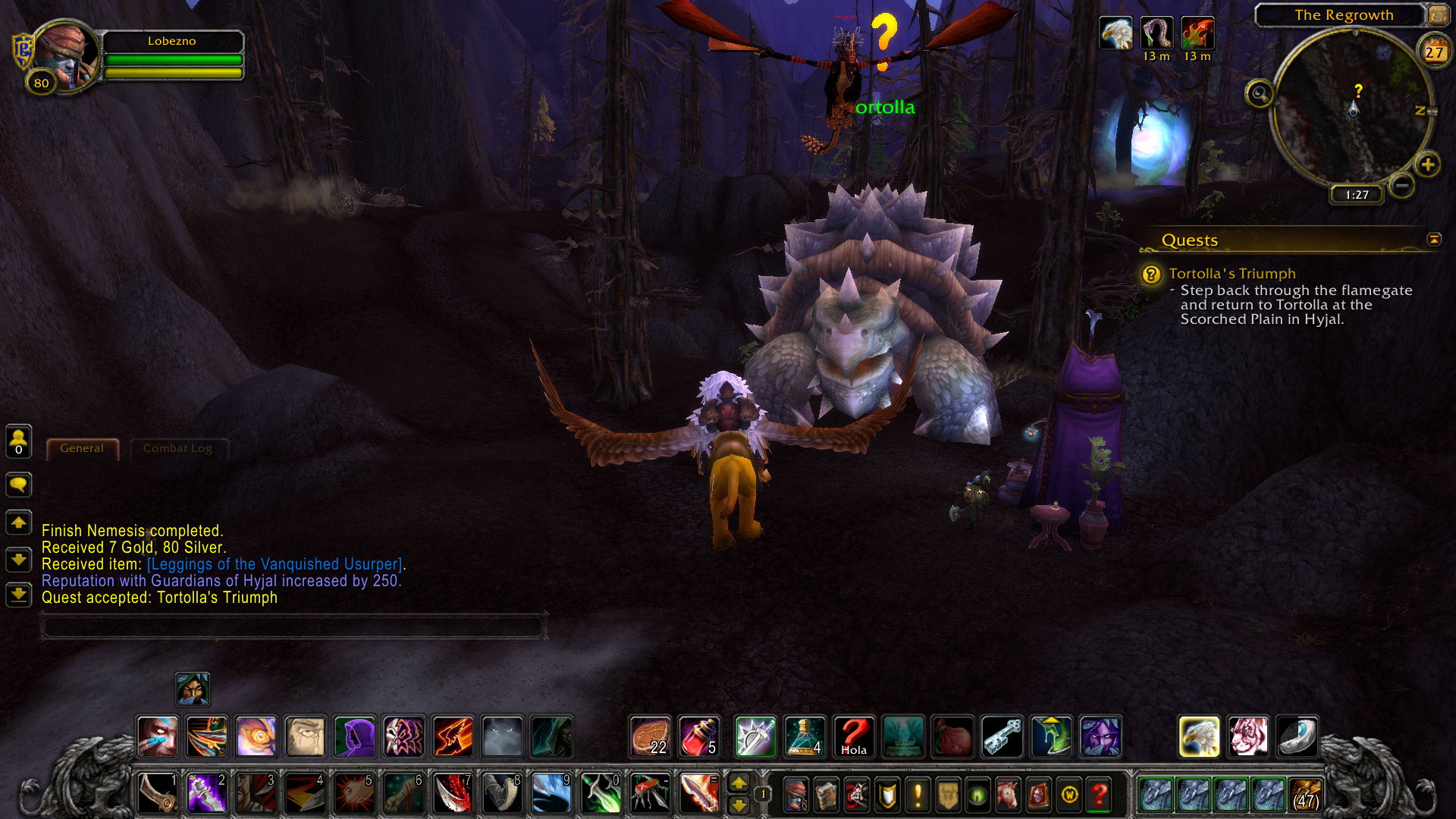This screenshot has width=1456, height=819.
Task: Click the Leggings of the Vanquished Usurper link
Action: coord(275,564)
